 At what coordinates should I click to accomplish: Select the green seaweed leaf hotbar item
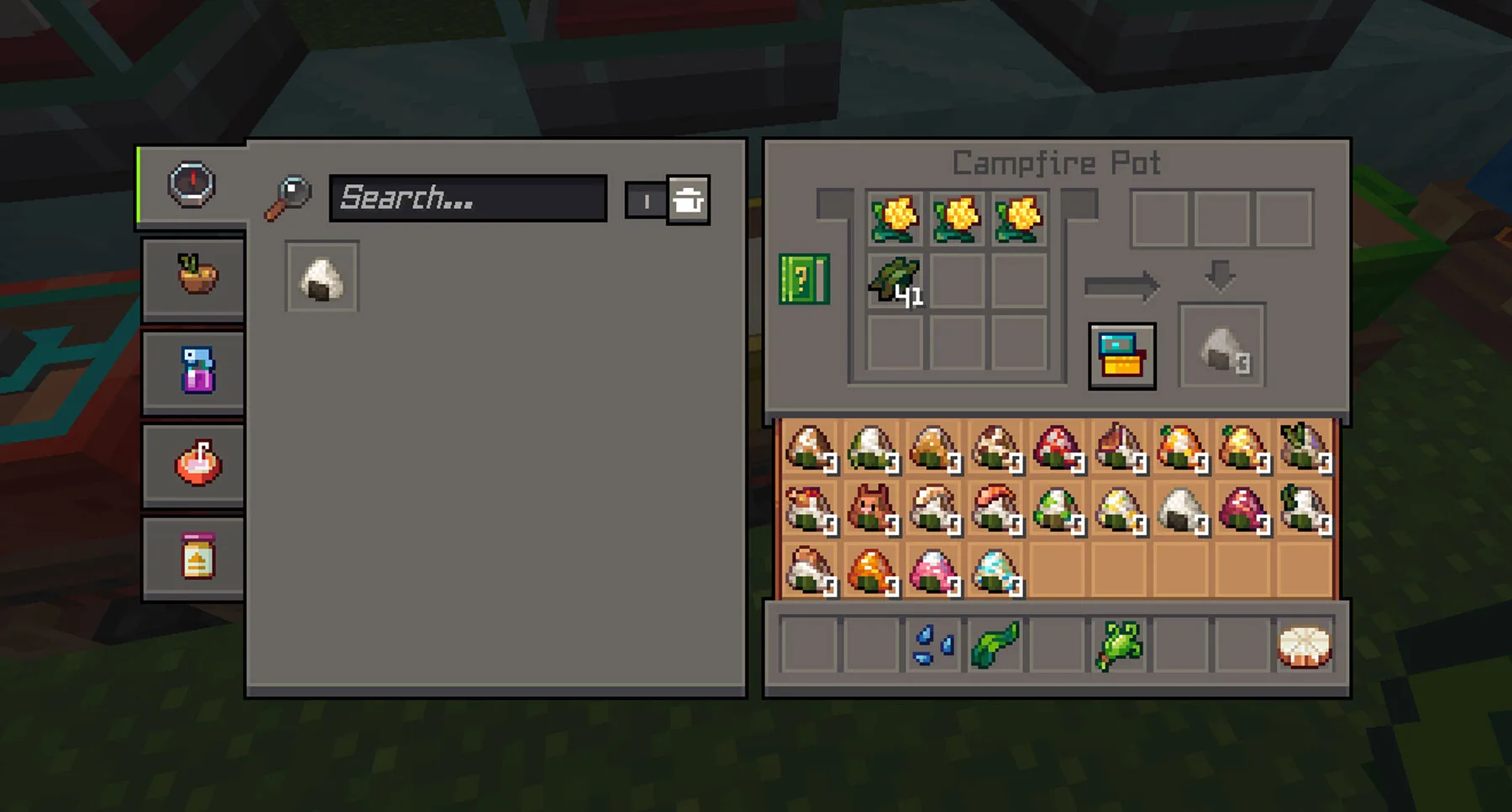(x=995, y=645)
